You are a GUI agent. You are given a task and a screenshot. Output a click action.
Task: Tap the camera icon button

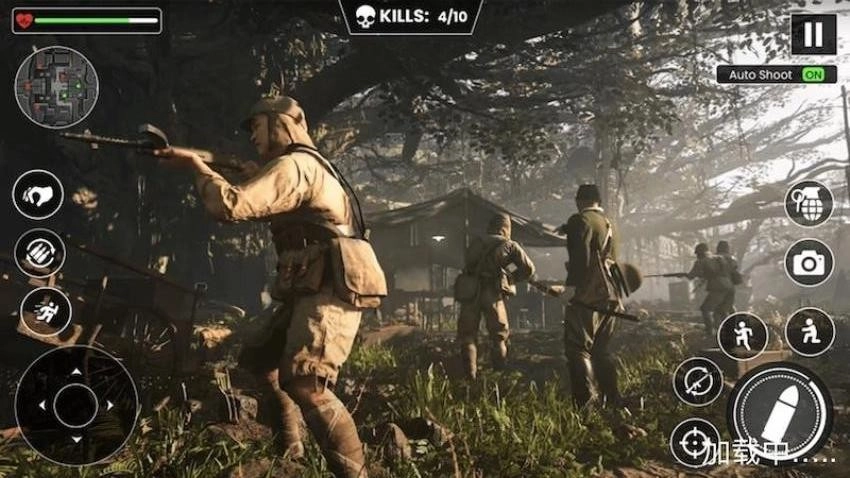(809, 263)
